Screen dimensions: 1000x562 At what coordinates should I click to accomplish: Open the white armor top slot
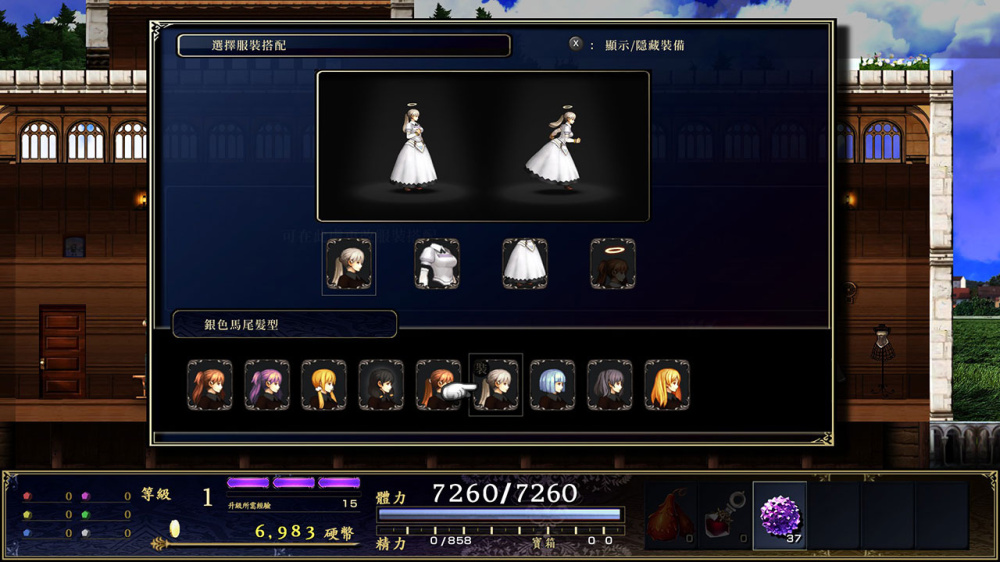click(437, 264)
